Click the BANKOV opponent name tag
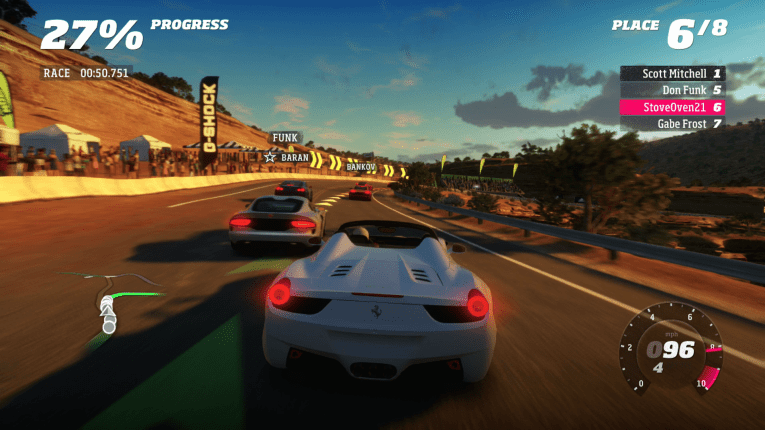The height and width of the screenshot is (430, 765). pyautogui.click(x=360, y=167)
